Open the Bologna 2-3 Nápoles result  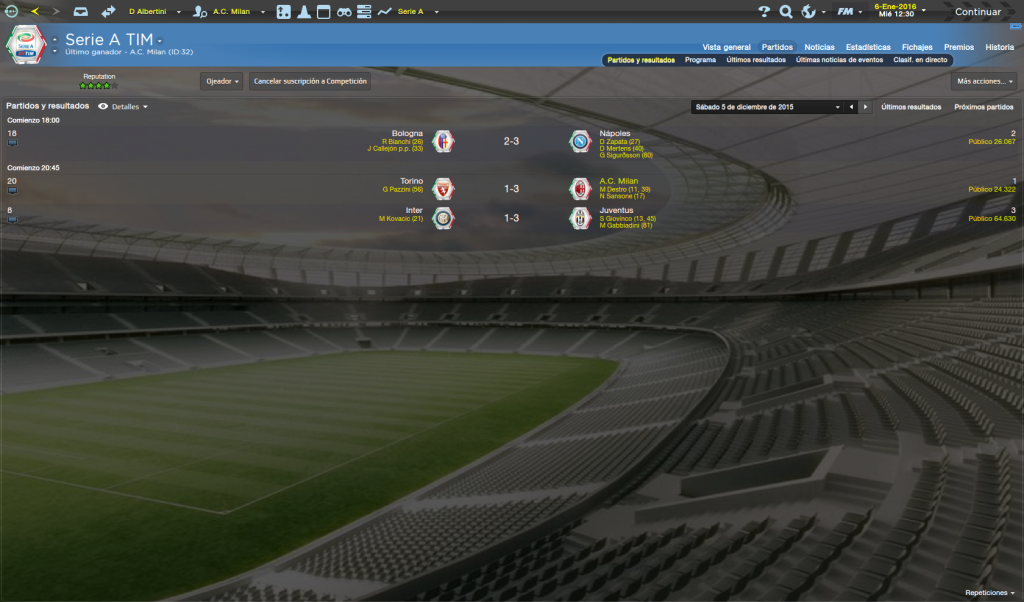510,142
